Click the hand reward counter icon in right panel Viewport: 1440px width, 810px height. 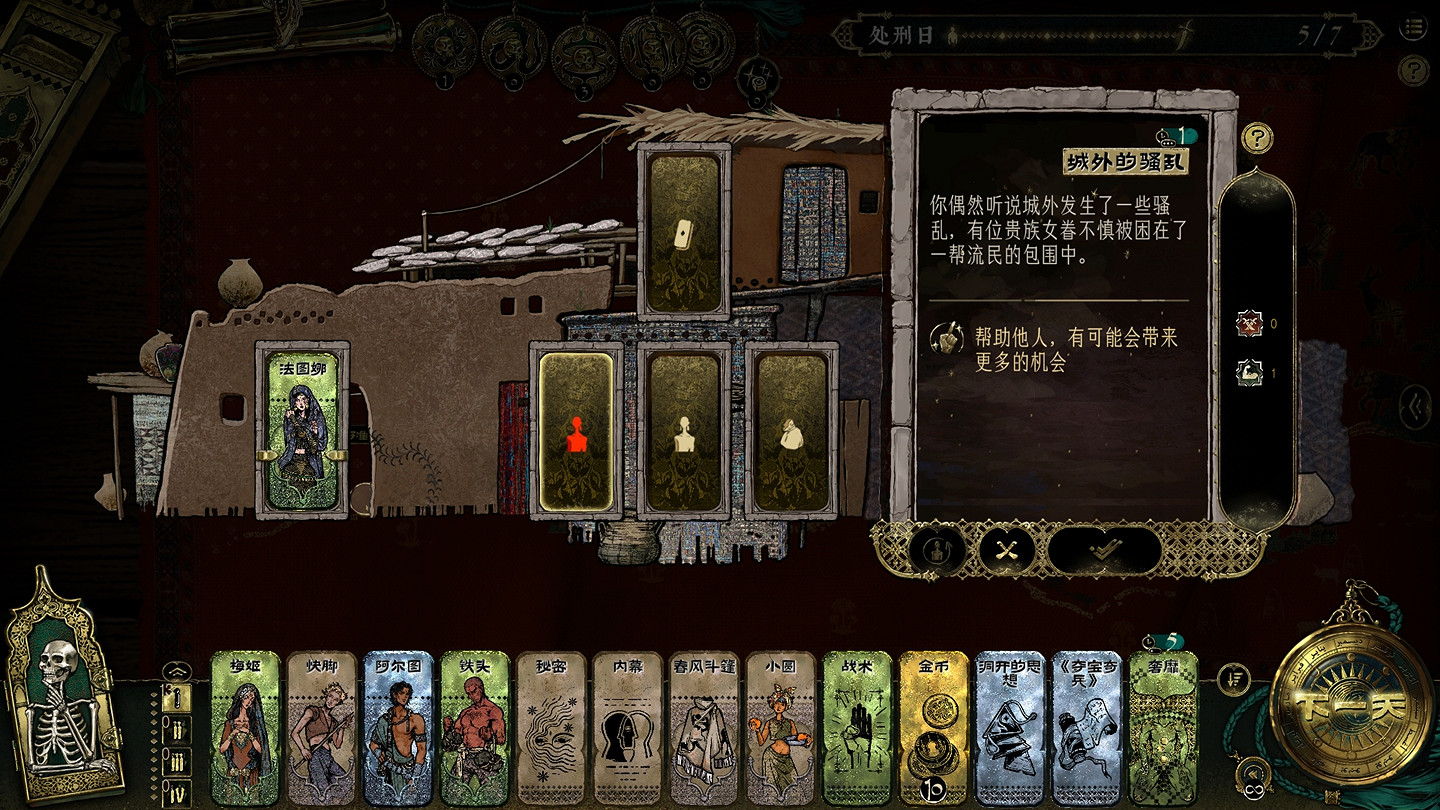point(1250,372)
